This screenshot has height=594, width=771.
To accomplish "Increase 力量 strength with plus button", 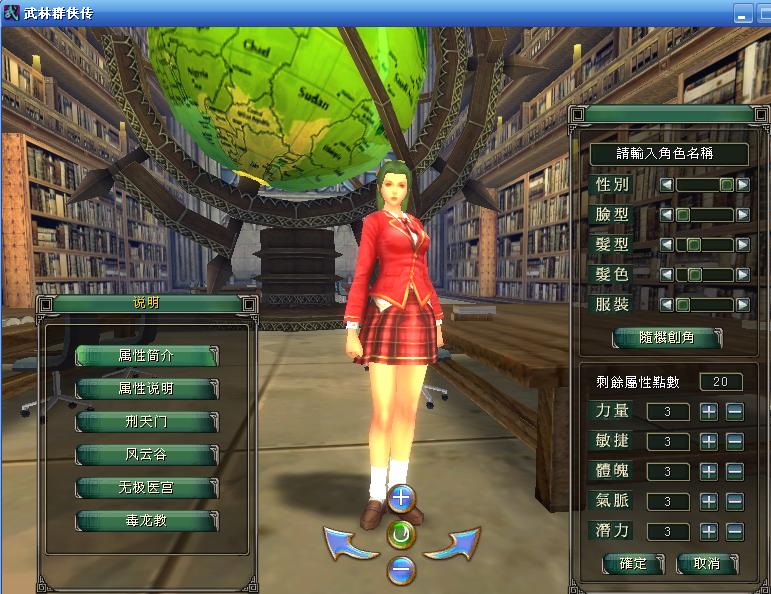I will (709, 411).
